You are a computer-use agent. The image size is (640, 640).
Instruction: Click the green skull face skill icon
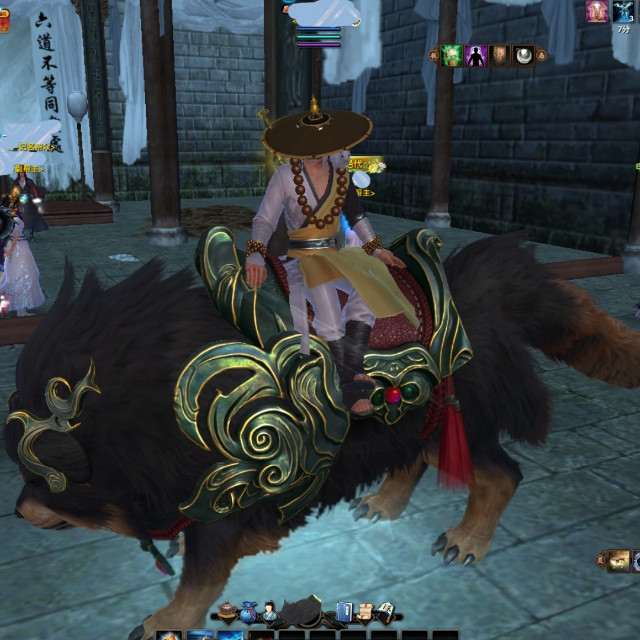[x=452, y=55]
